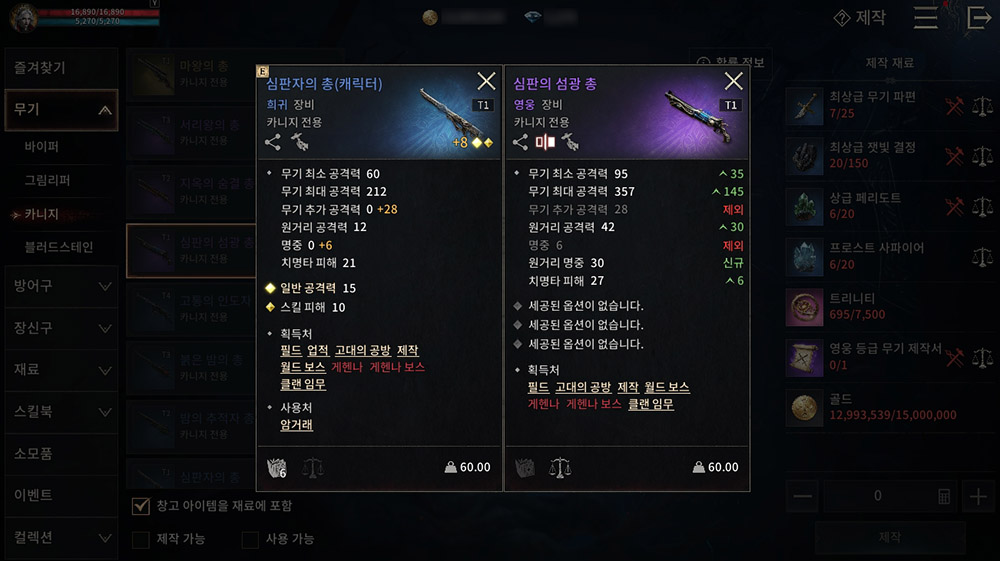The height and width of the screenshot is (561, 1000).
Task: Increase craft quantity with plus button
Action: click(976, 497)
